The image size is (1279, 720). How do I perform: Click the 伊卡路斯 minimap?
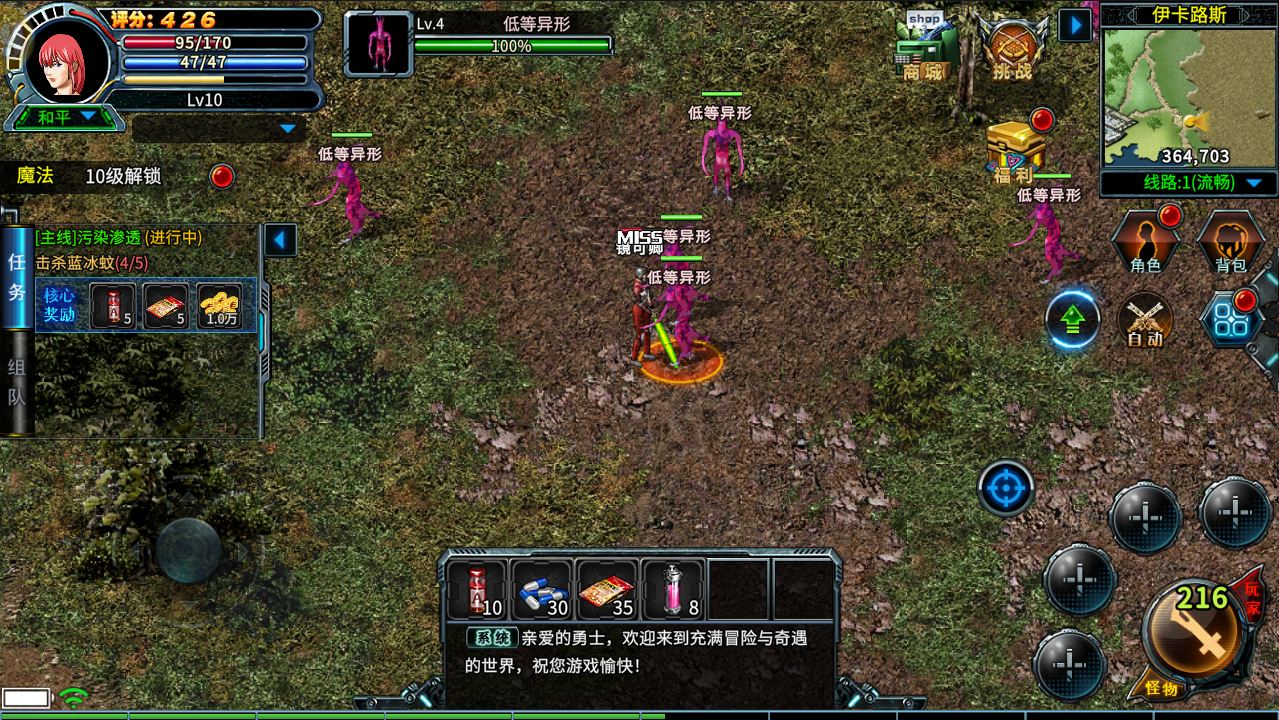click(1166, 96)
